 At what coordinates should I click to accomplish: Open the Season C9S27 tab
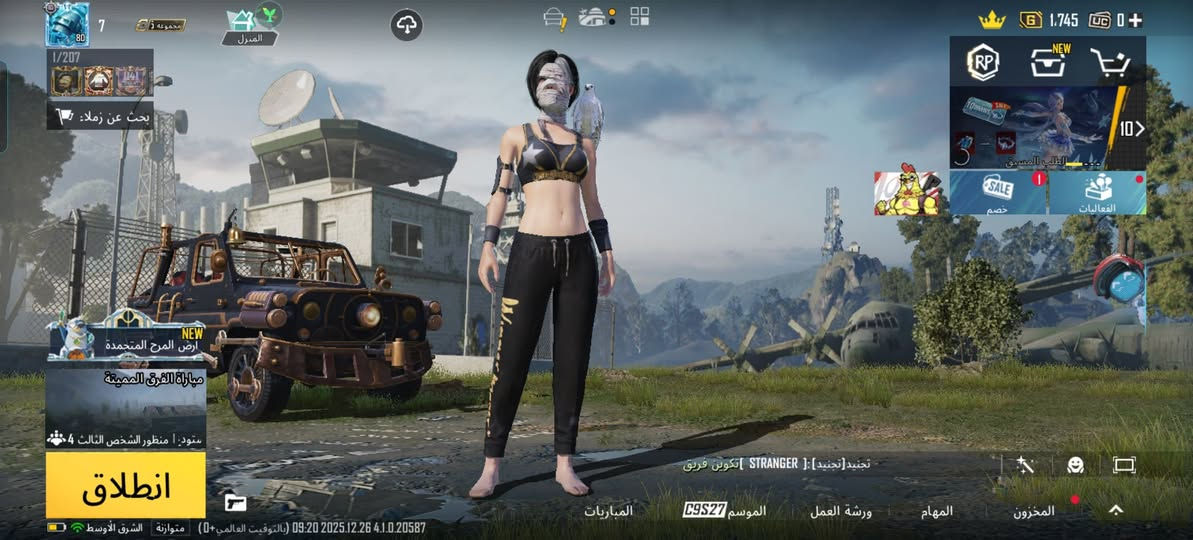click(725, 511)
